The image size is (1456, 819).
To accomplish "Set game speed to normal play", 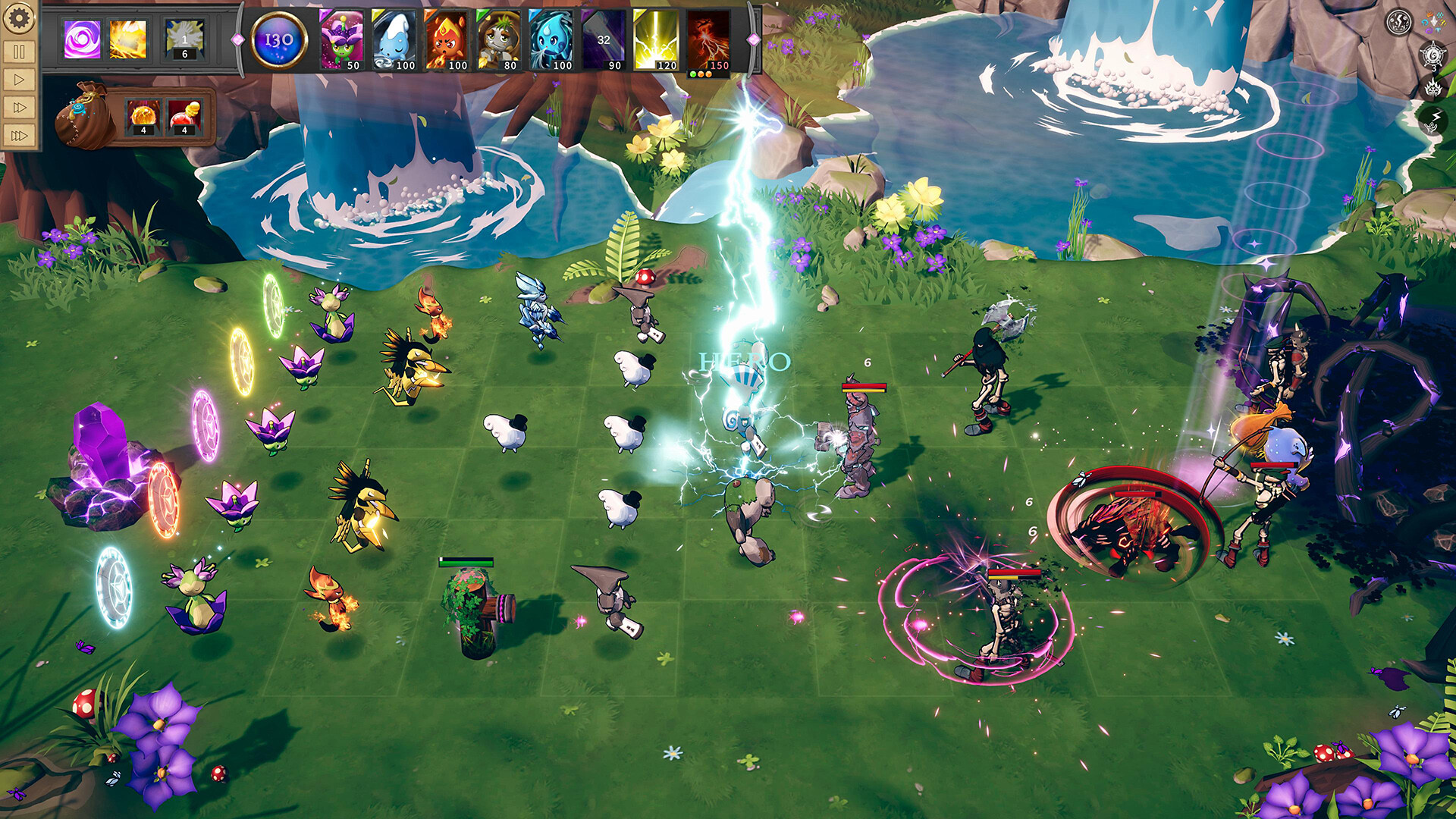I will click(19, 80).
